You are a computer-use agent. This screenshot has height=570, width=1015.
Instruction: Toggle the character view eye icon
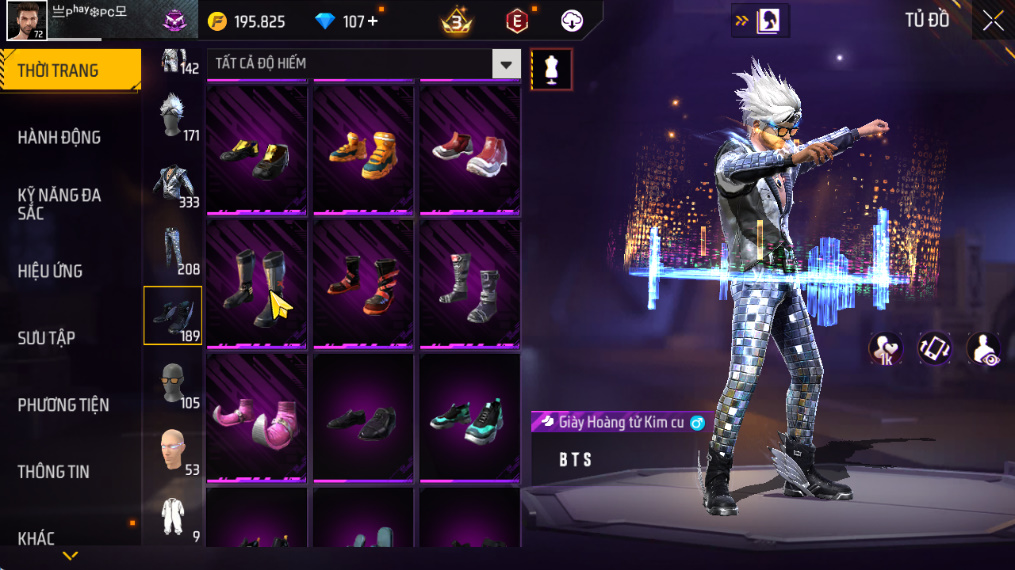click(984, 349)
